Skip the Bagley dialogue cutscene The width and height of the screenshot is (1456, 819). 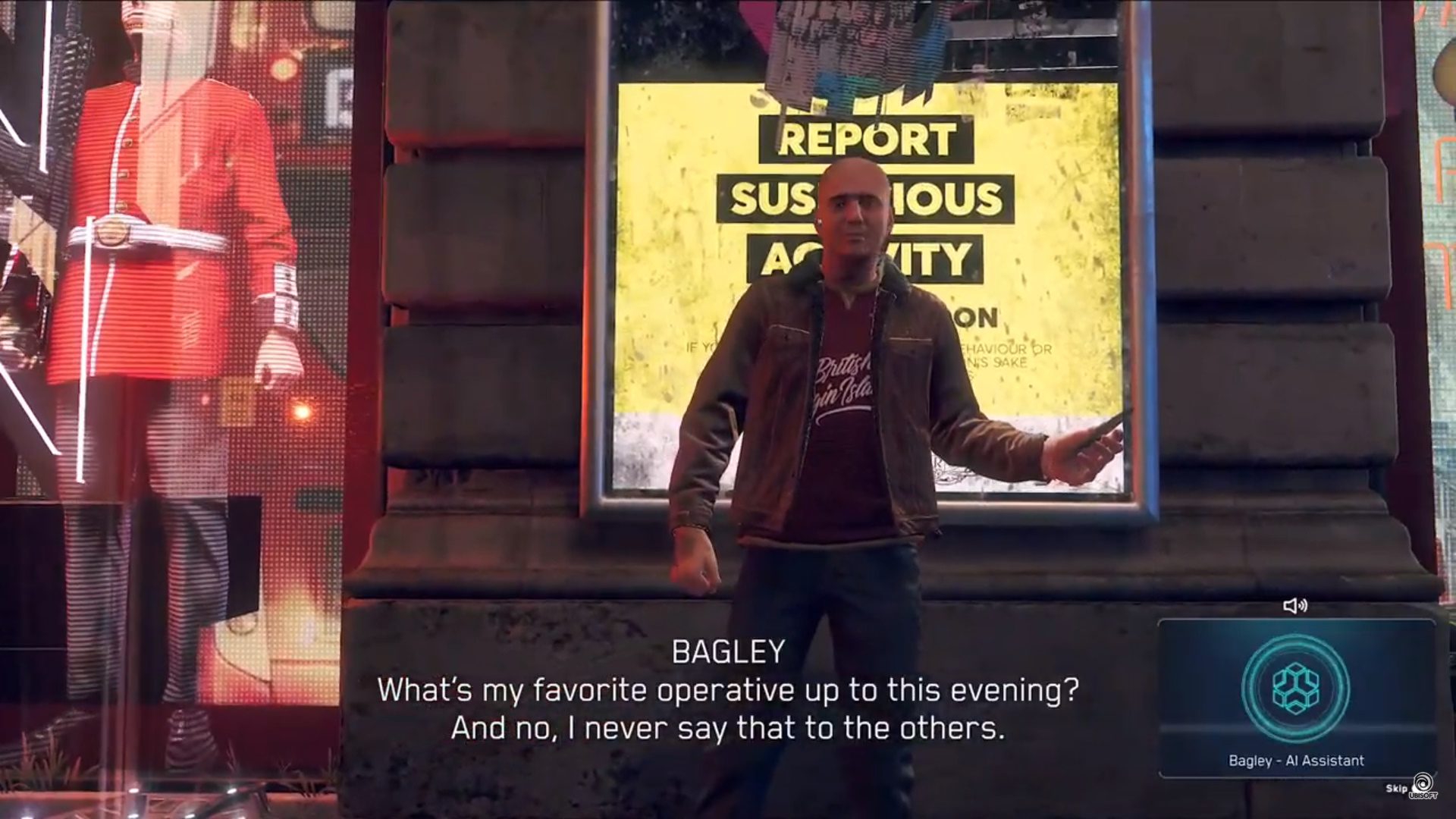pyautogui.click(x=1396, y=789)
